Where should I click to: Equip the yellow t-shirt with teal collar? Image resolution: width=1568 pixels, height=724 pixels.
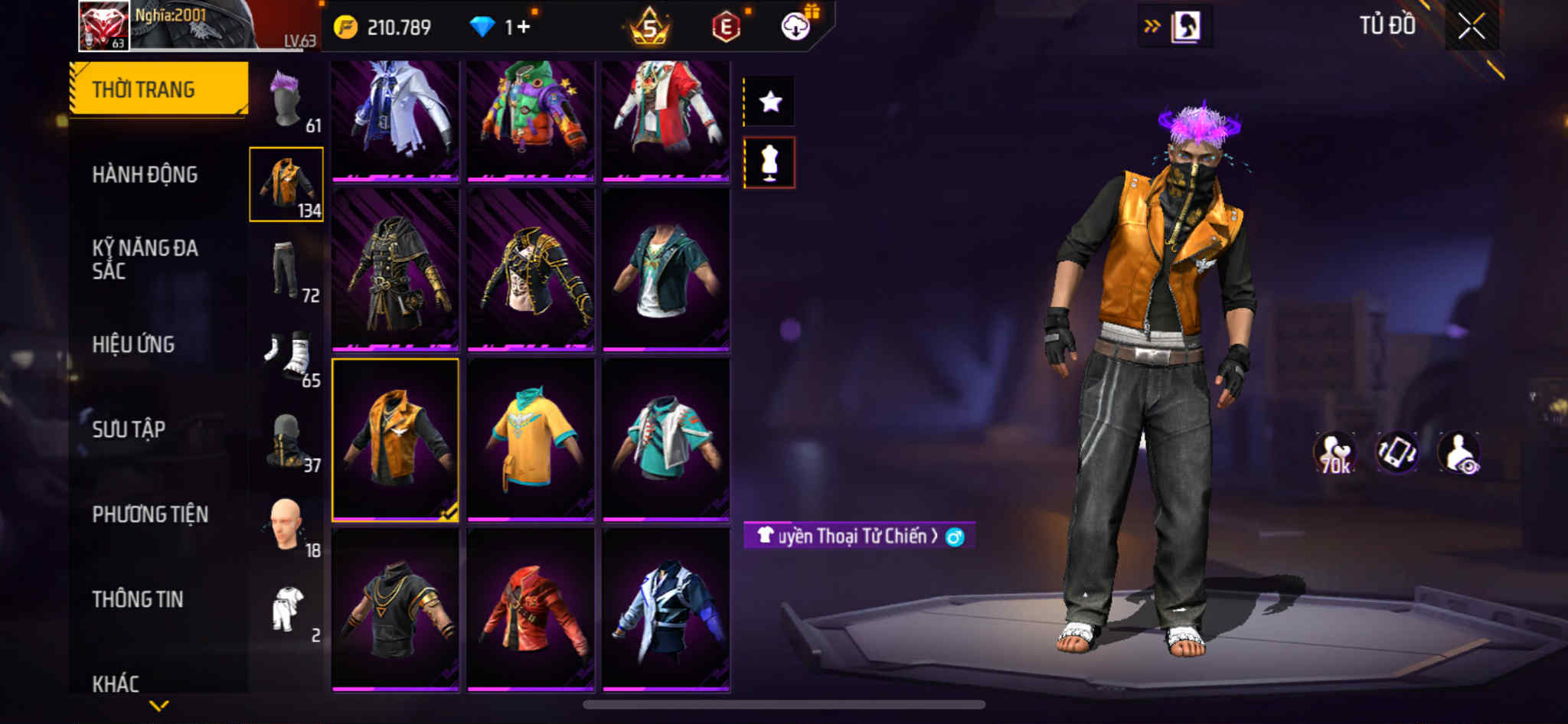point(531,440)
